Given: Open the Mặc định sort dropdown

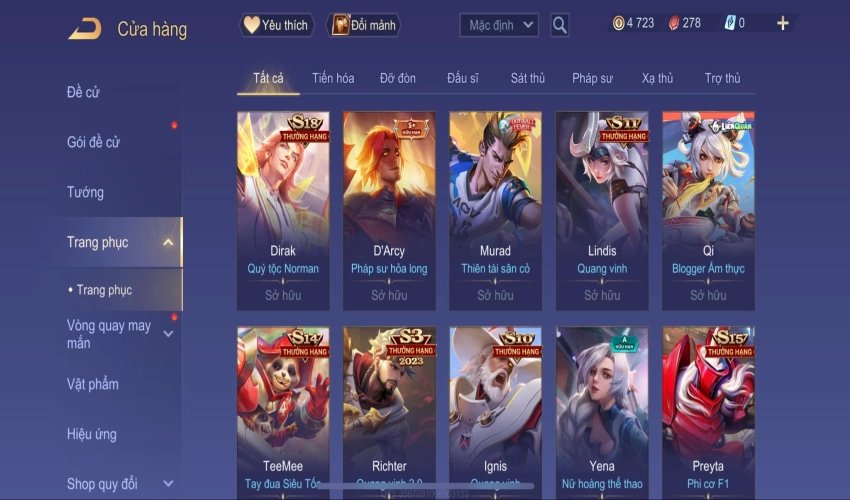Looking at the screenshot, I should point(499,25).
